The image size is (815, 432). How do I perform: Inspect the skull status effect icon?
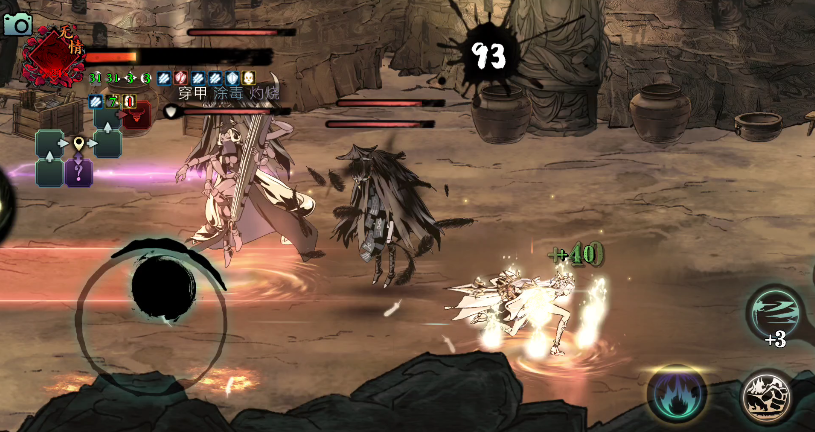pyautogui.click(x=248, y=77)
